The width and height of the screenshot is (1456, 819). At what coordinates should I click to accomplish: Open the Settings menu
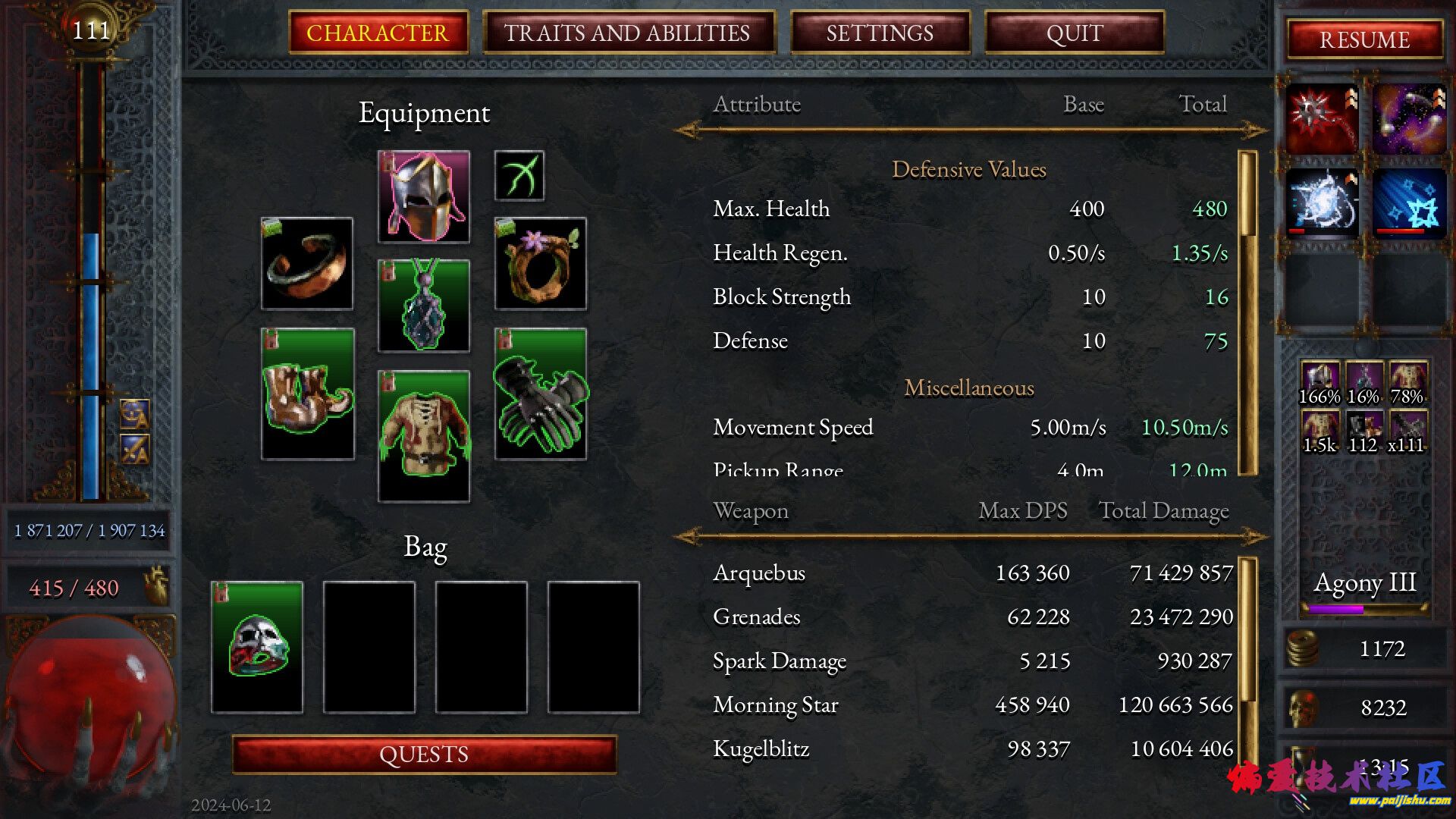tap(880, 33)
